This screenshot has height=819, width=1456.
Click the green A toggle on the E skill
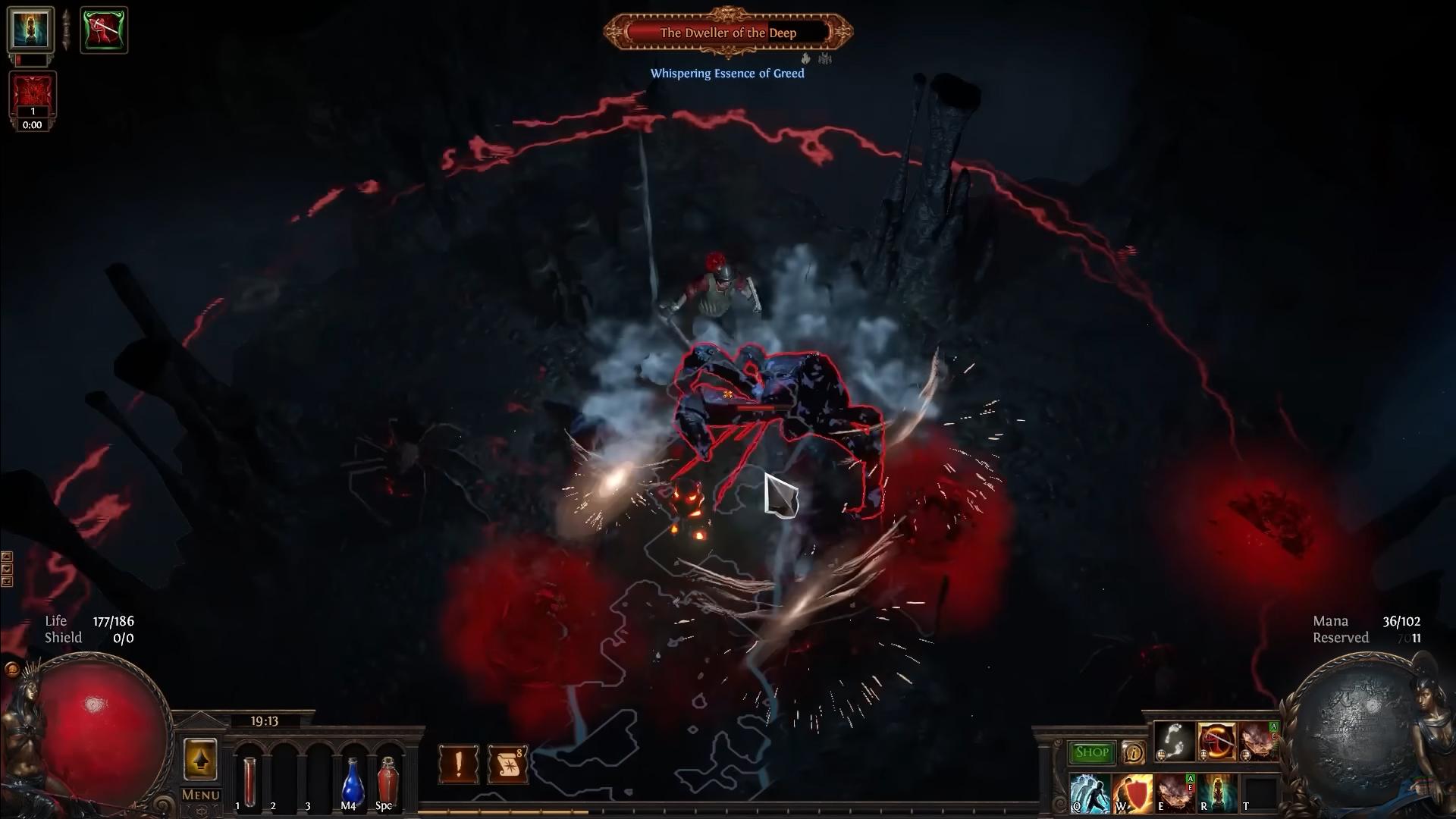(x=1191, y=778)
